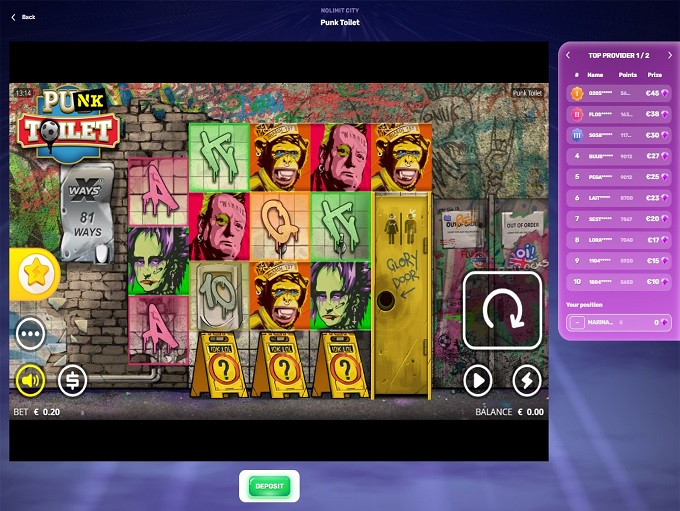Go back using the Back link
Screen dimensions: 680x511
click(23, 17)
